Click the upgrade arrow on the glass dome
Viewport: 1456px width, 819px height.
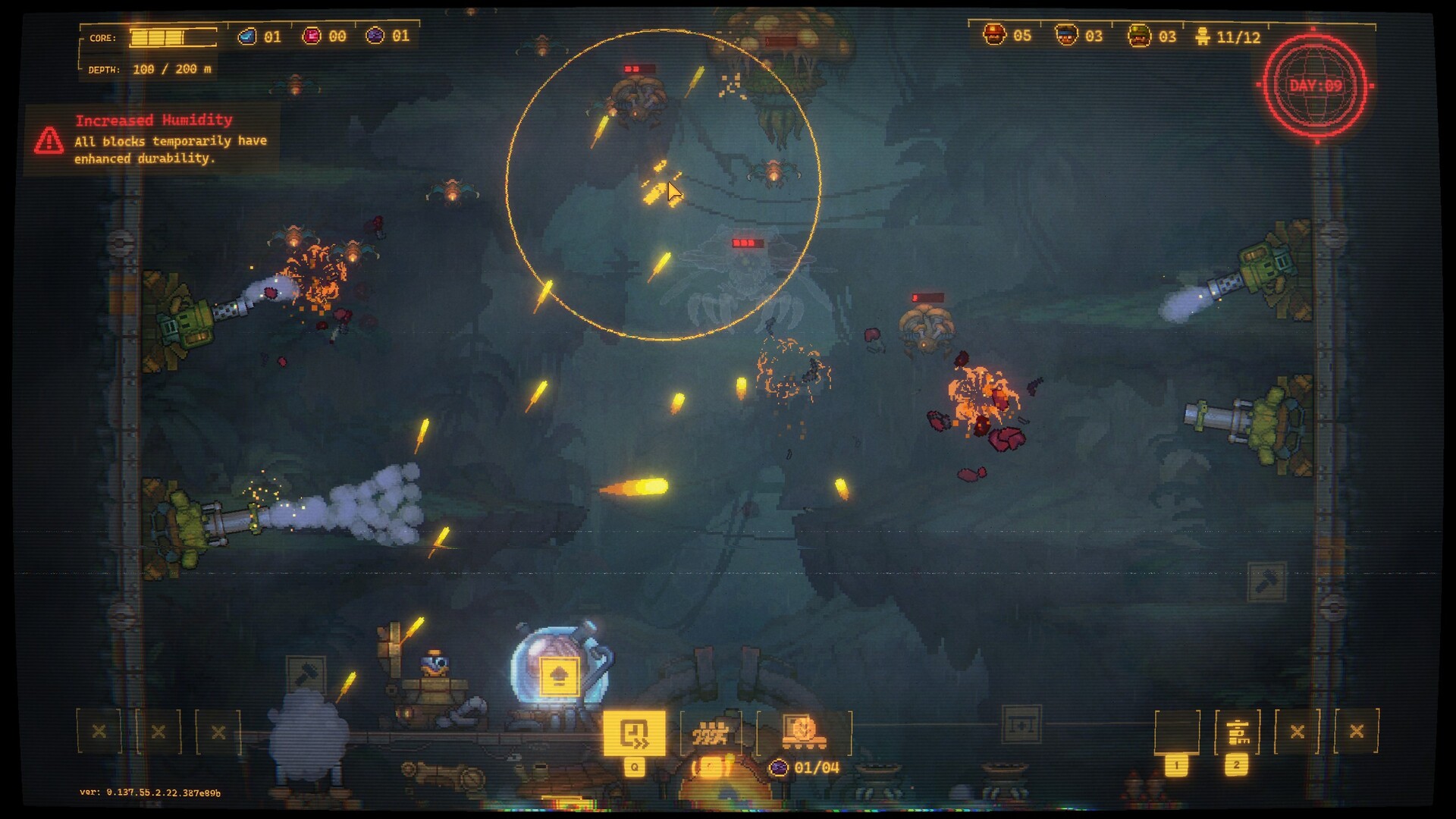point(559,676)
